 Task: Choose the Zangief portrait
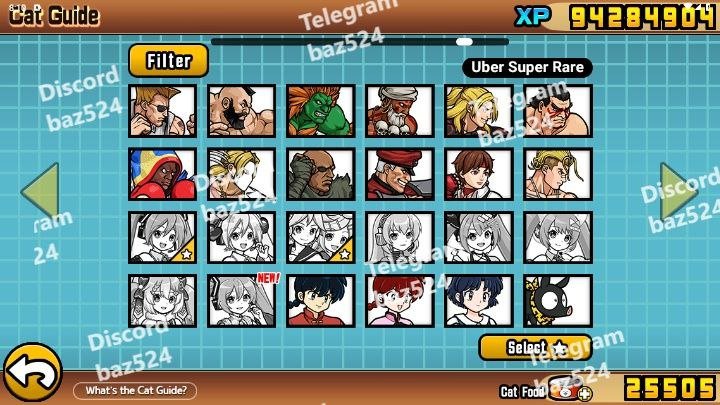241,110
